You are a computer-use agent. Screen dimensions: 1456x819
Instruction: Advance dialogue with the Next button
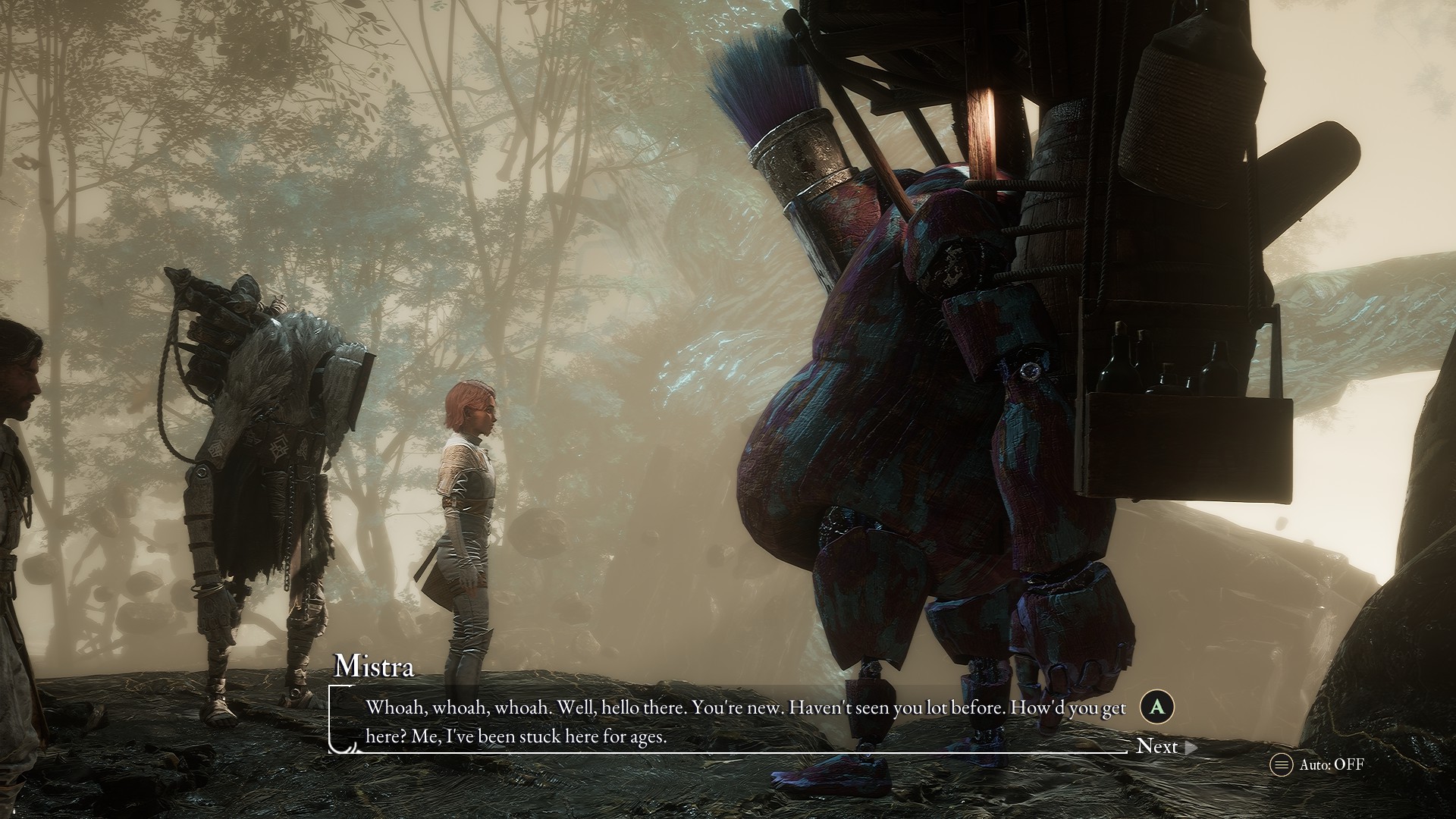pyautogui.click(x=1165, y=747)
